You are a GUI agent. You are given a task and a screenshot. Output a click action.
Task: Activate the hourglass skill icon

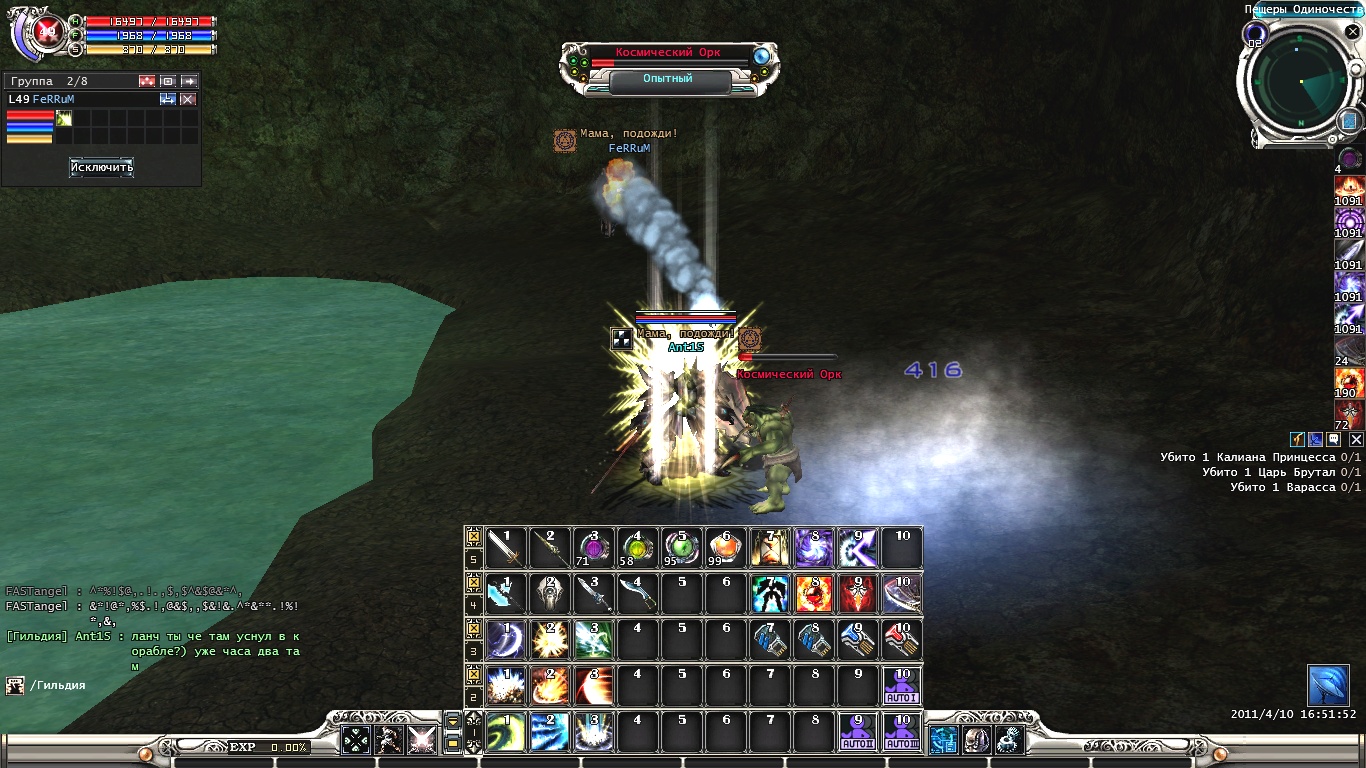770,548
